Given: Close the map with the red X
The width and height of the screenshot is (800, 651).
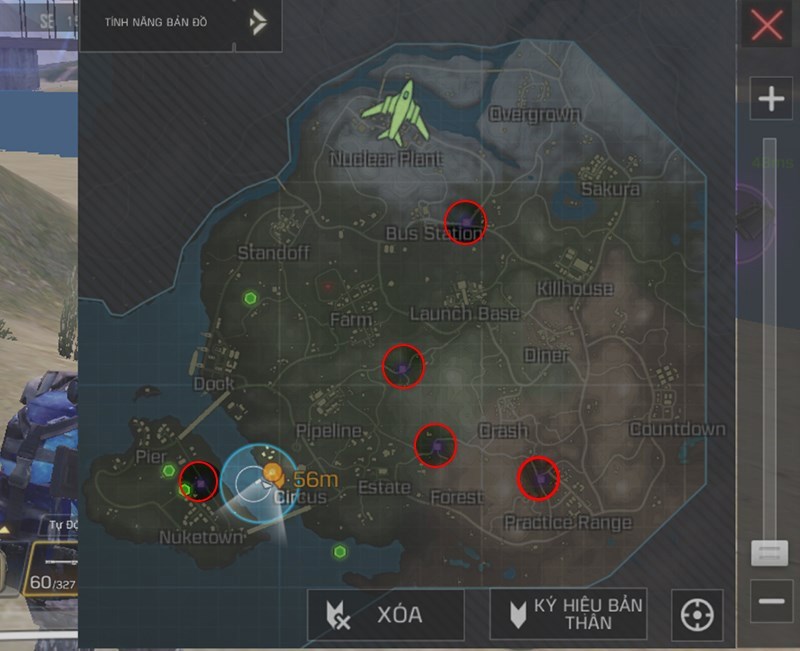Looking at the screenshot, I should coord(767,24).
